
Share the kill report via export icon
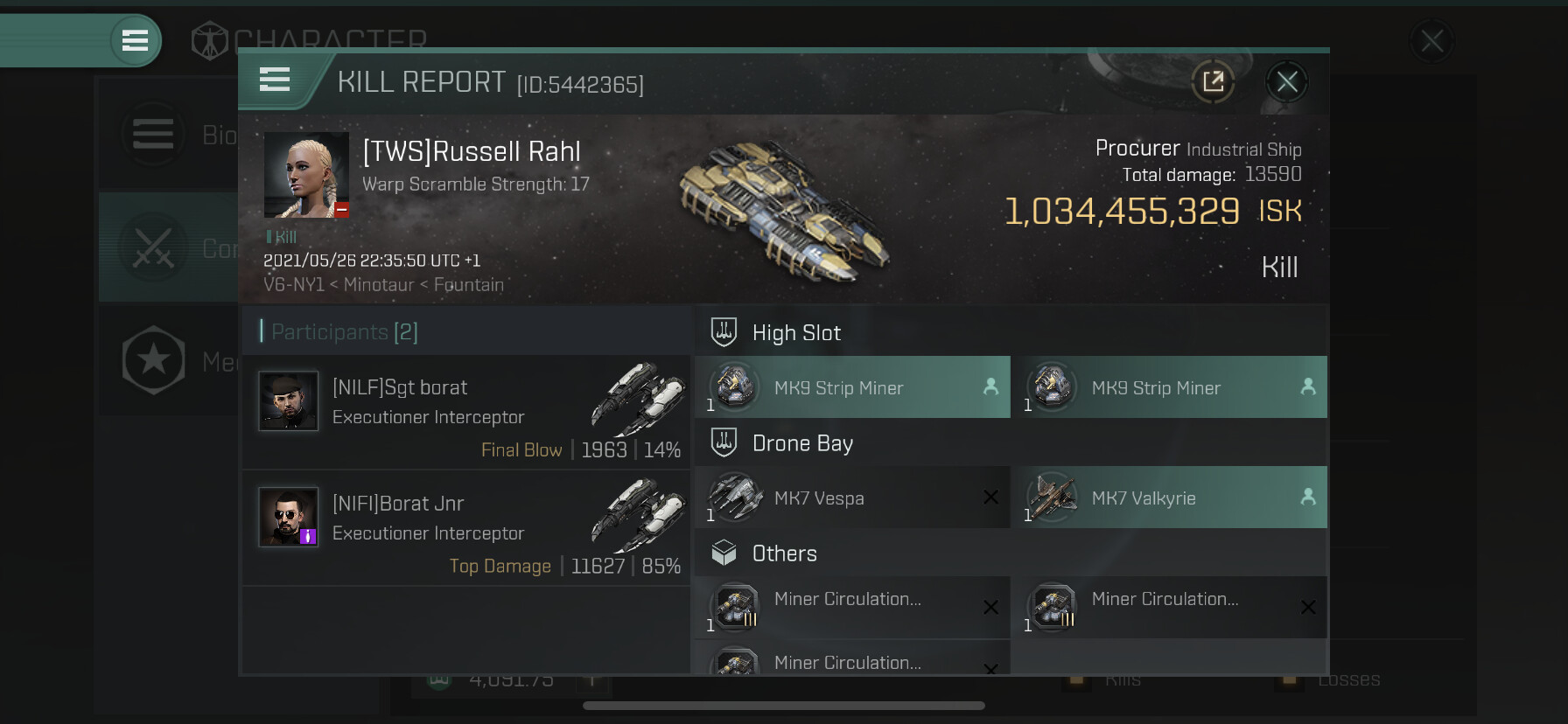point(1213,82)
